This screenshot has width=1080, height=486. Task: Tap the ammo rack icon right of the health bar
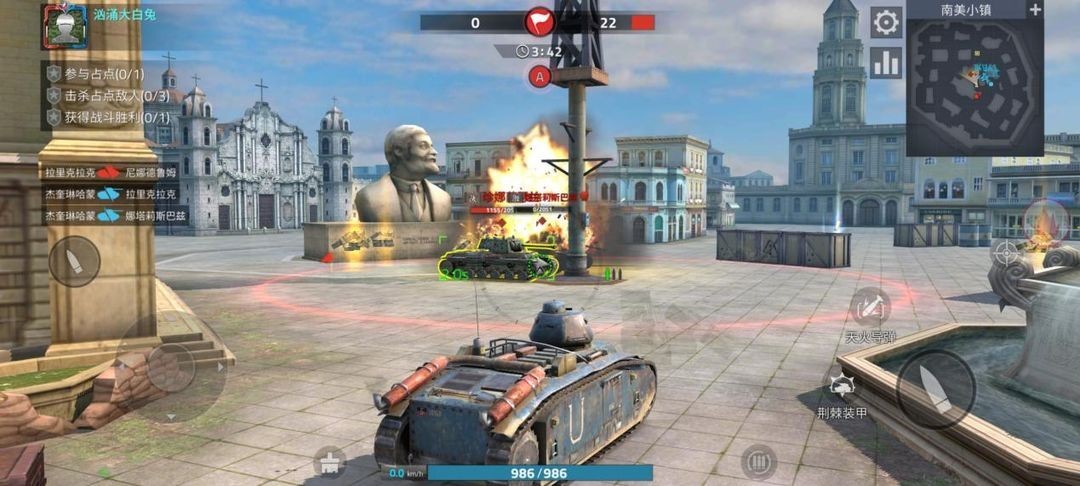(759, 462)
